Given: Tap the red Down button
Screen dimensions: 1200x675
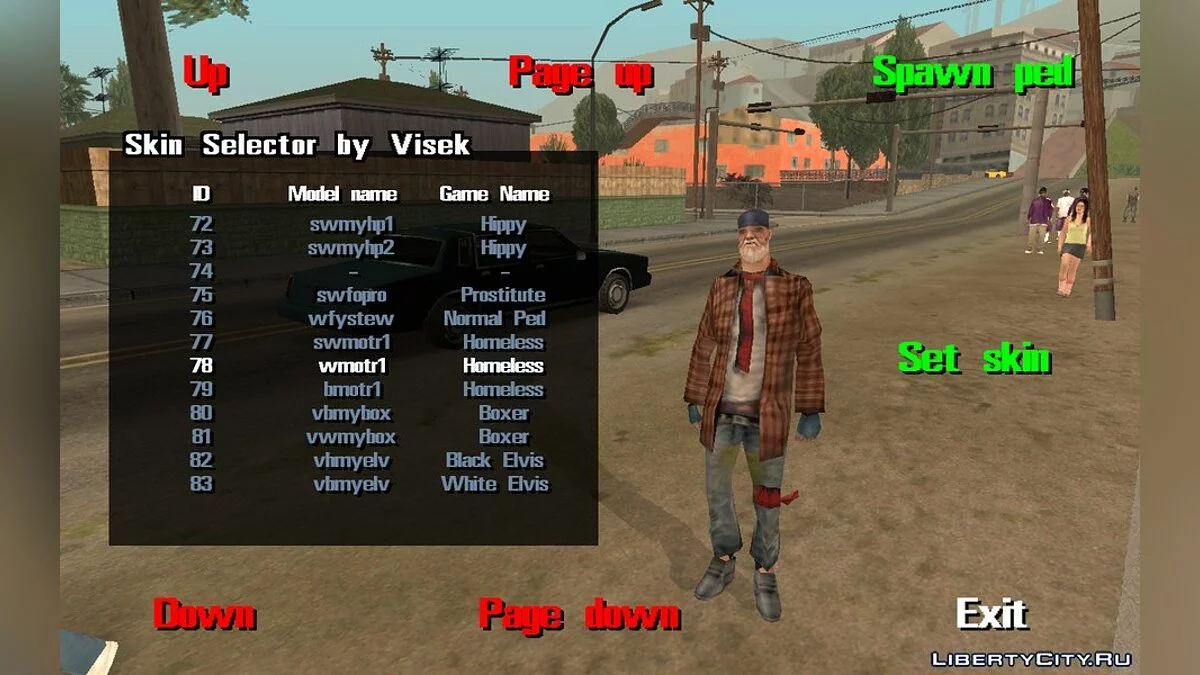Looking at the screenshot, I should [204, 614].
